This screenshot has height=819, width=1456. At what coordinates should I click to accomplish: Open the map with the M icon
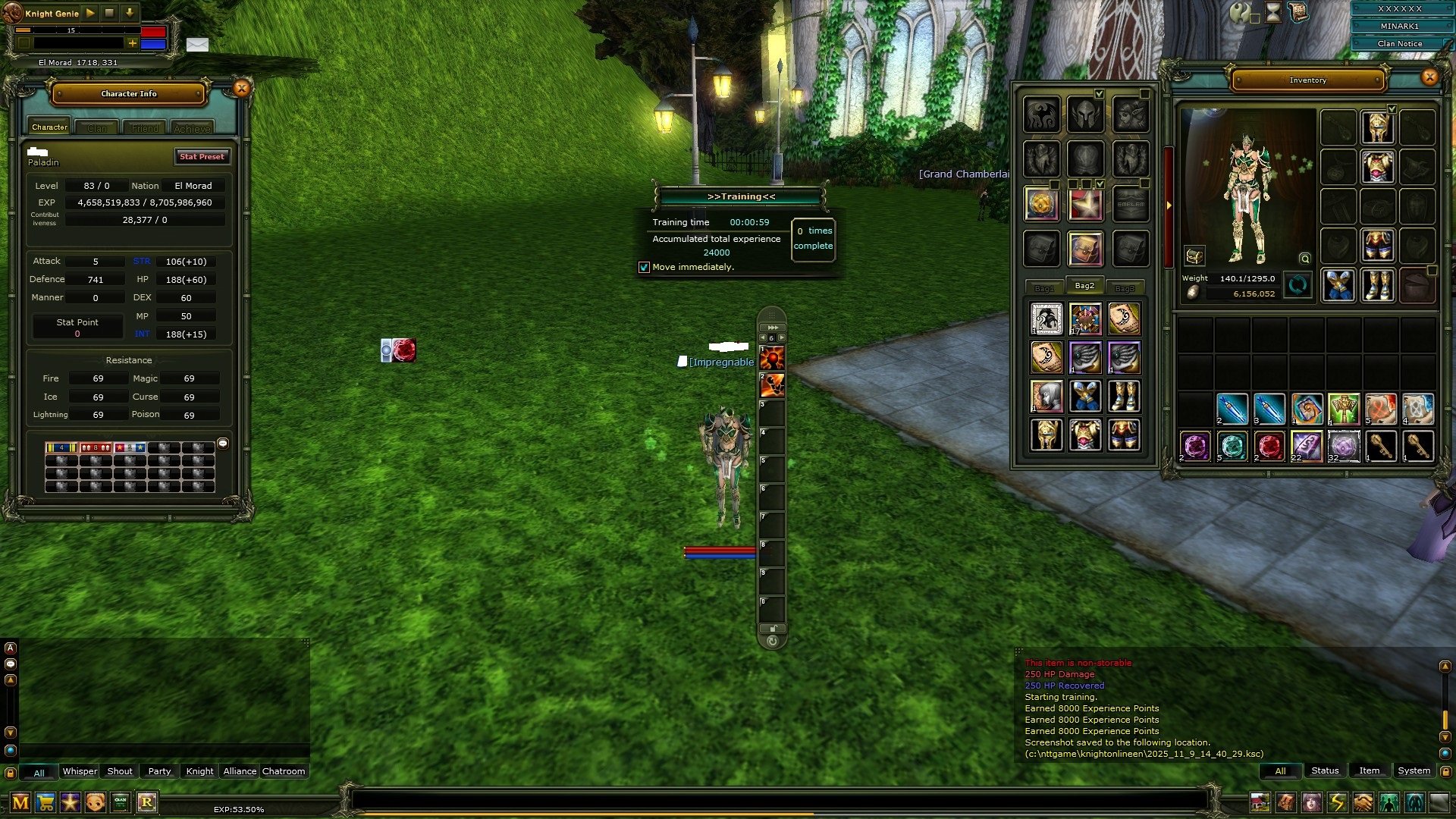pyautogui.click(x=20, y=802)
